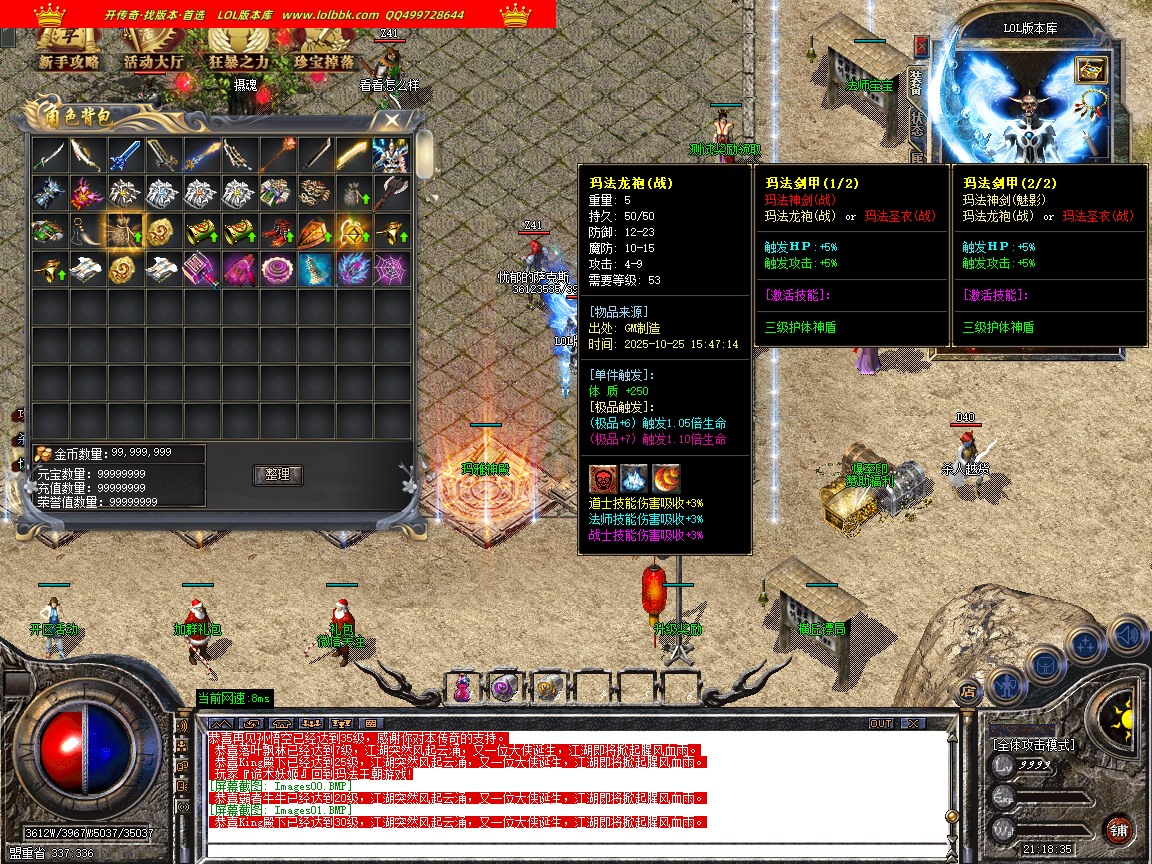The width and height of the screenshot is (1152, 864).
Task: Click the OUT button on chat bar
Action: point(881,723)
